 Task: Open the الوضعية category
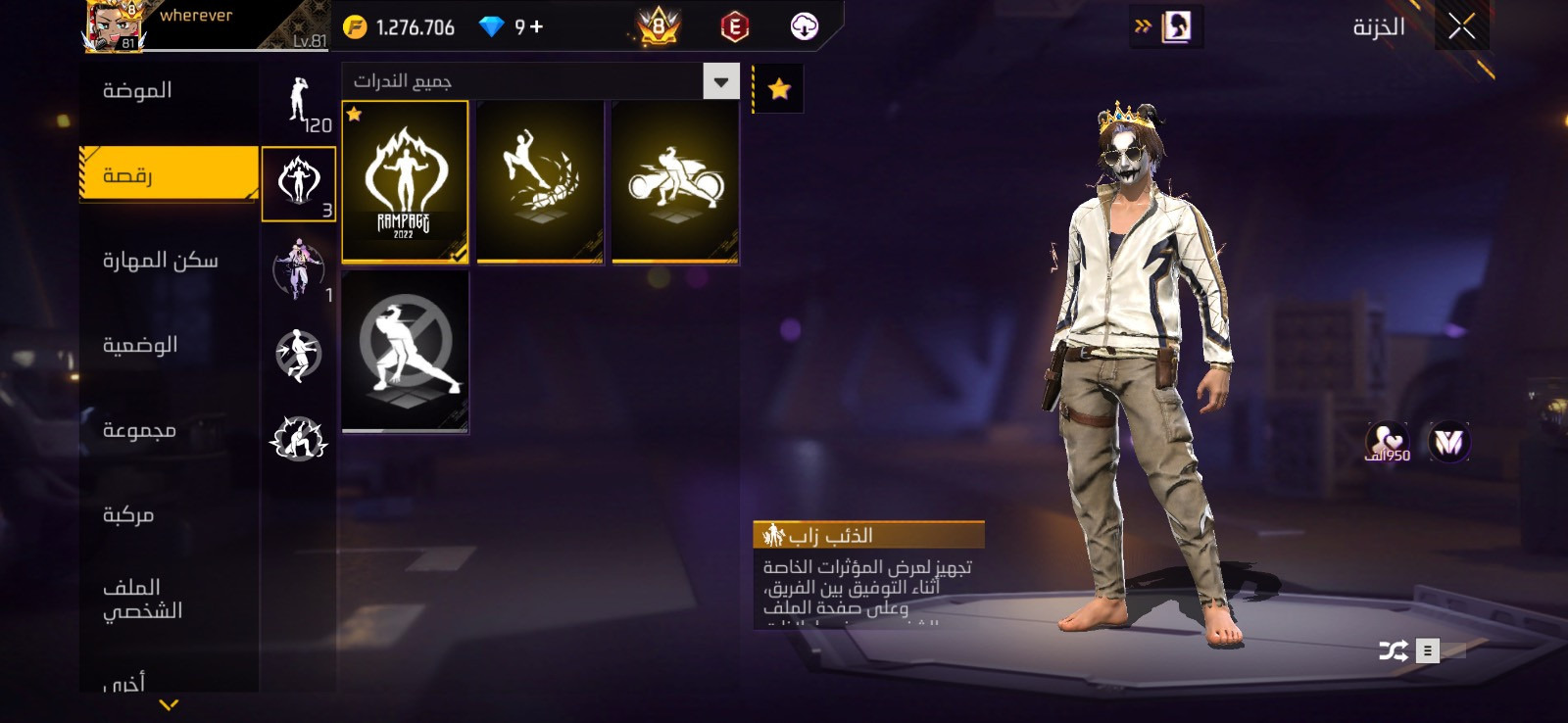[x=140, y=345]
